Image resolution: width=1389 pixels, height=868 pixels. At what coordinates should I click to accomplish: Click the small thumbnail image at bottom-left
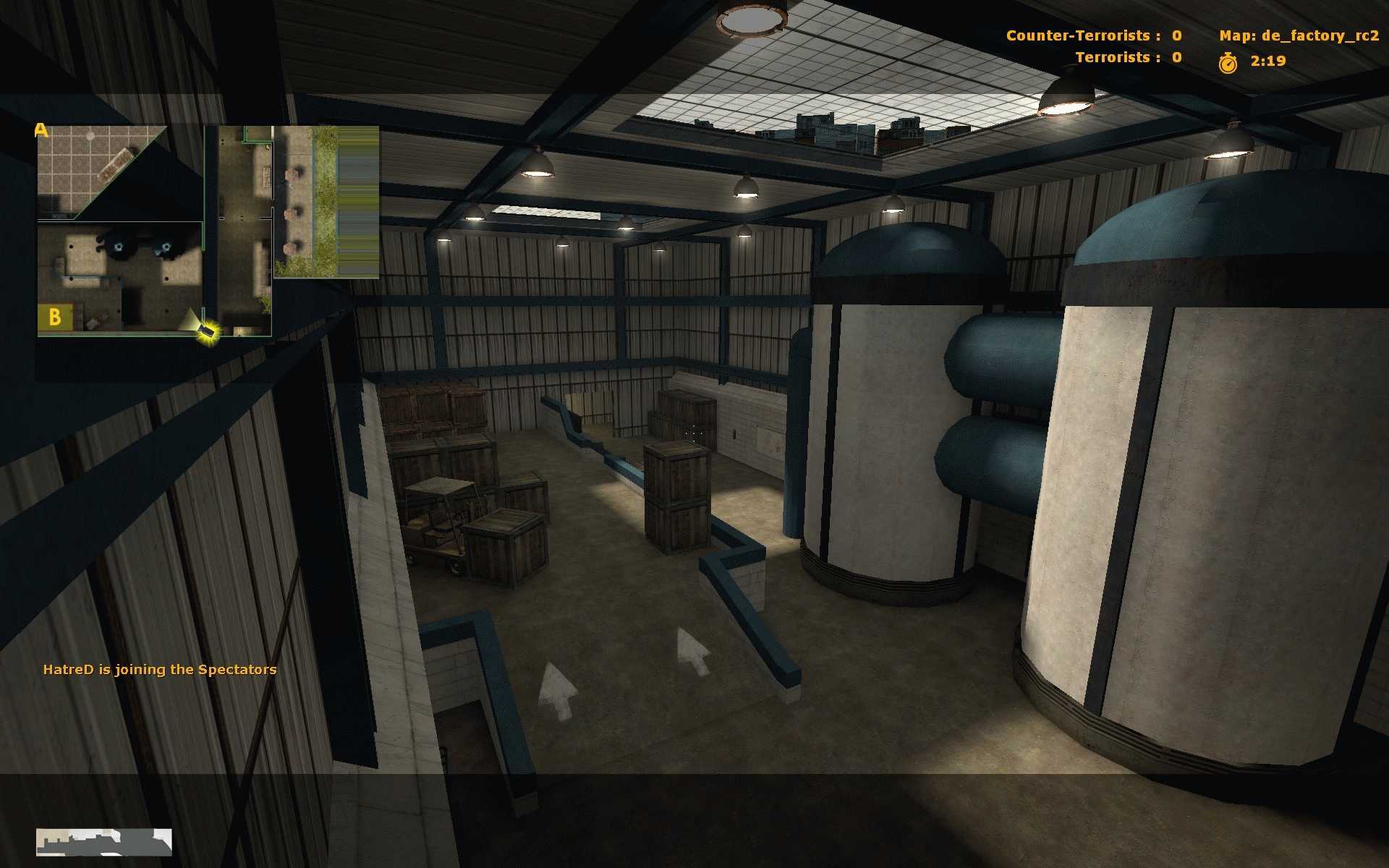pyautogui.click(x=104, y=843)
